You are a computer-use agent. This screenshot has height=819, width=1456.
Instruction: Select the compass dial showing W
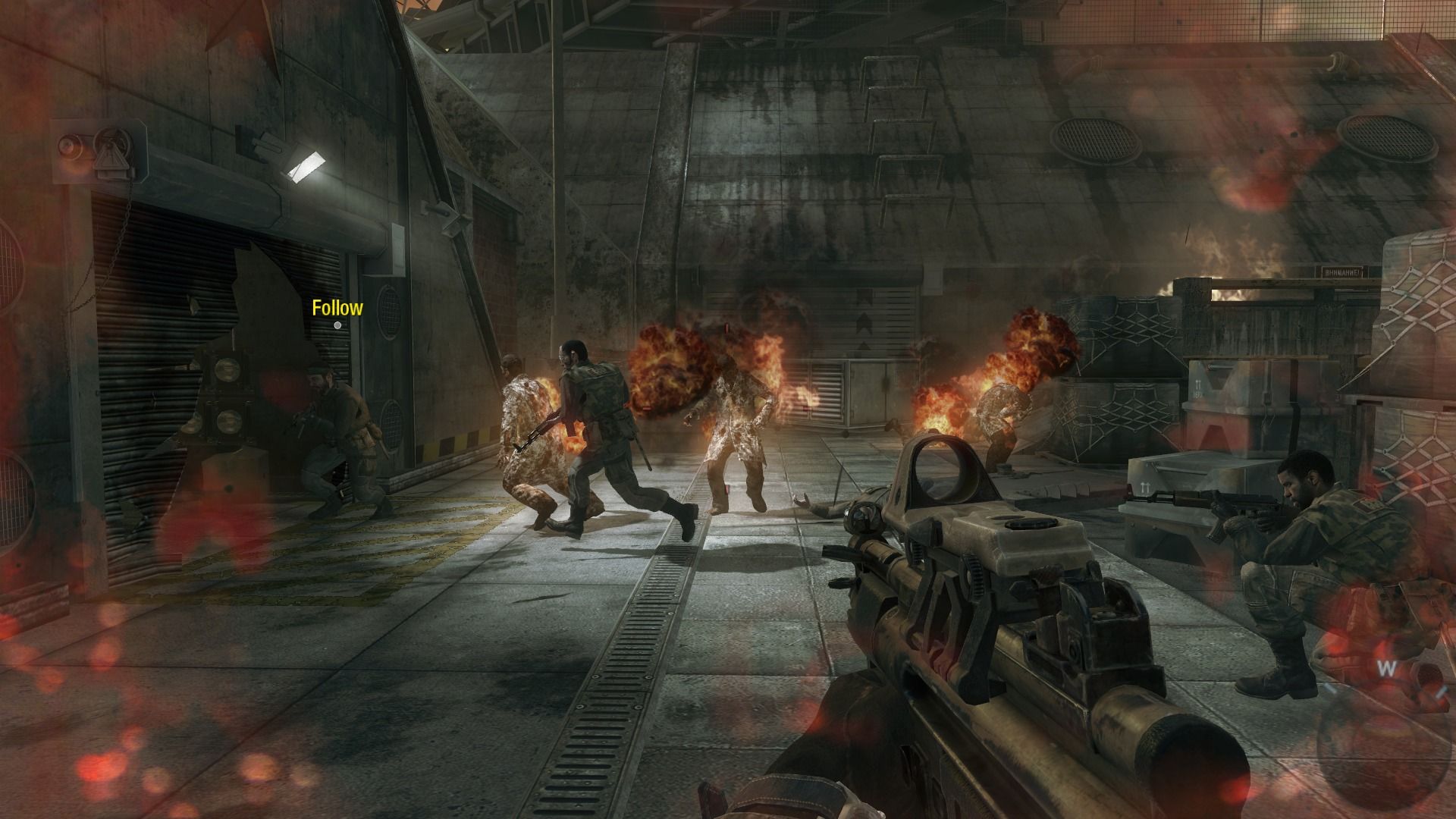(1386, 669)
